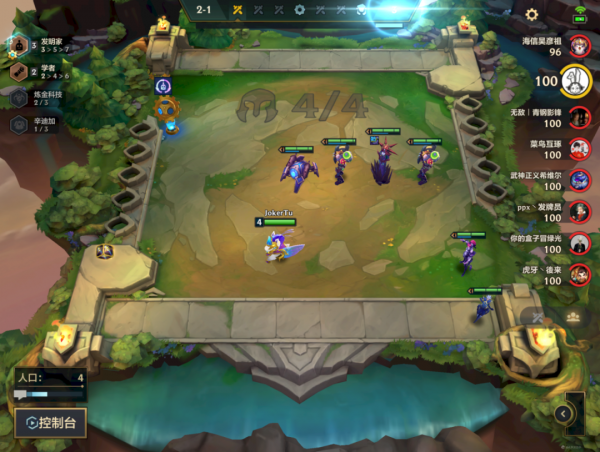Select your own rabbit avatar portrait

[x=575, y=80]
